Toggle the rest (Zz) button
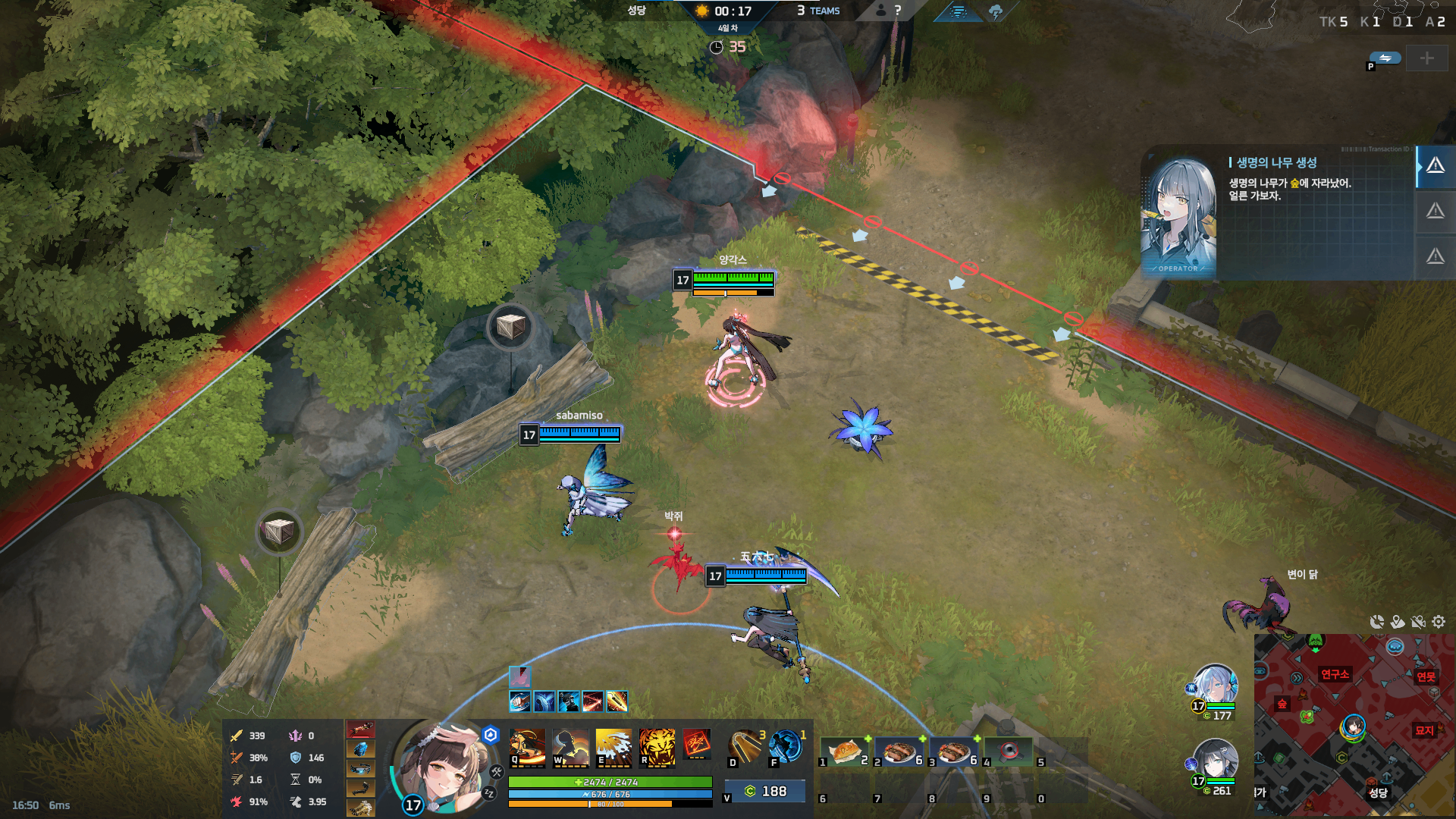This screenshot has height=819, width=1456. coord(489,793)
